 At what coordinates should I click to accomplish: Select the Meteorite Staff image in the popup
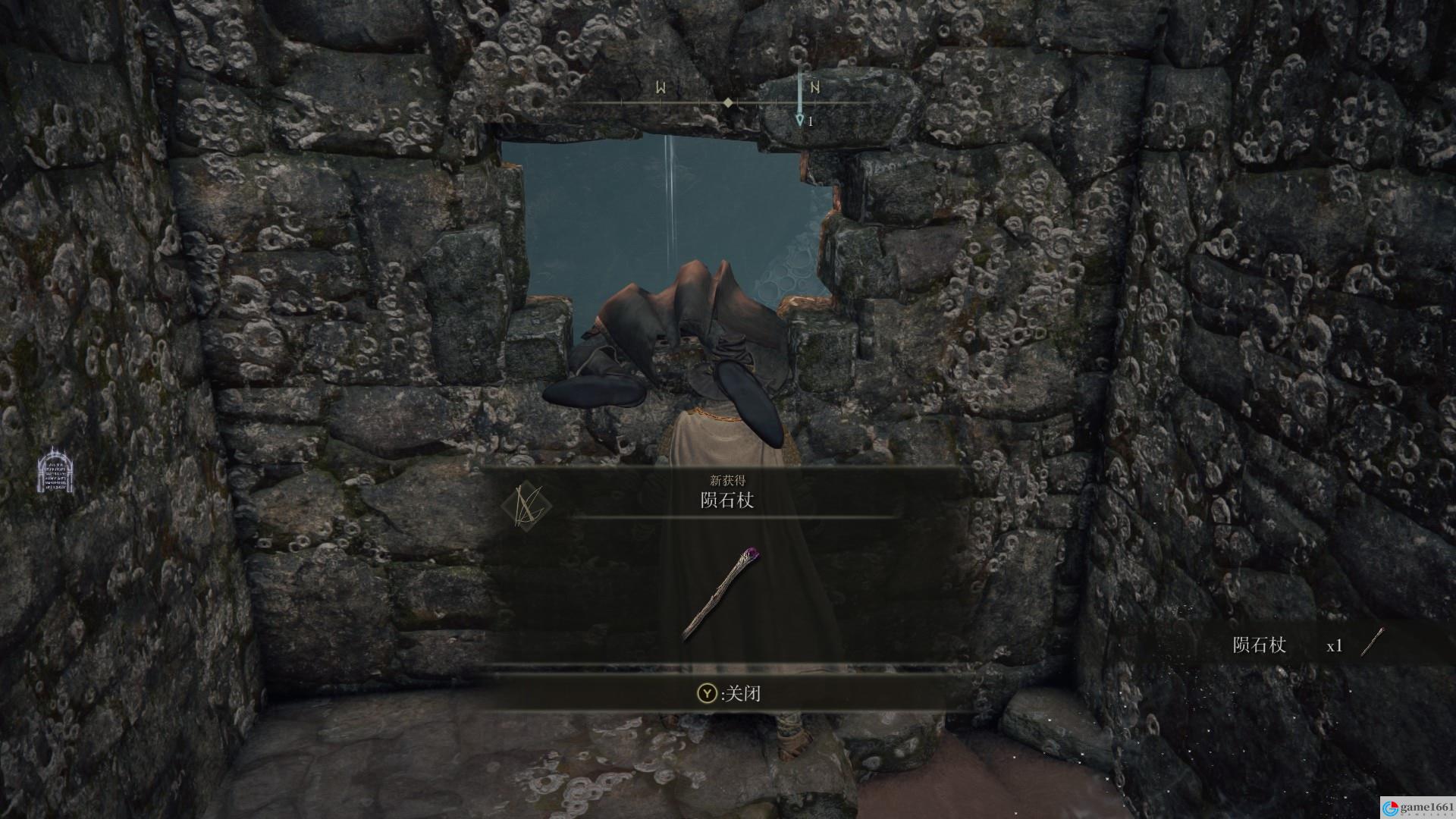pyautogui.click(x=720, y=594)
